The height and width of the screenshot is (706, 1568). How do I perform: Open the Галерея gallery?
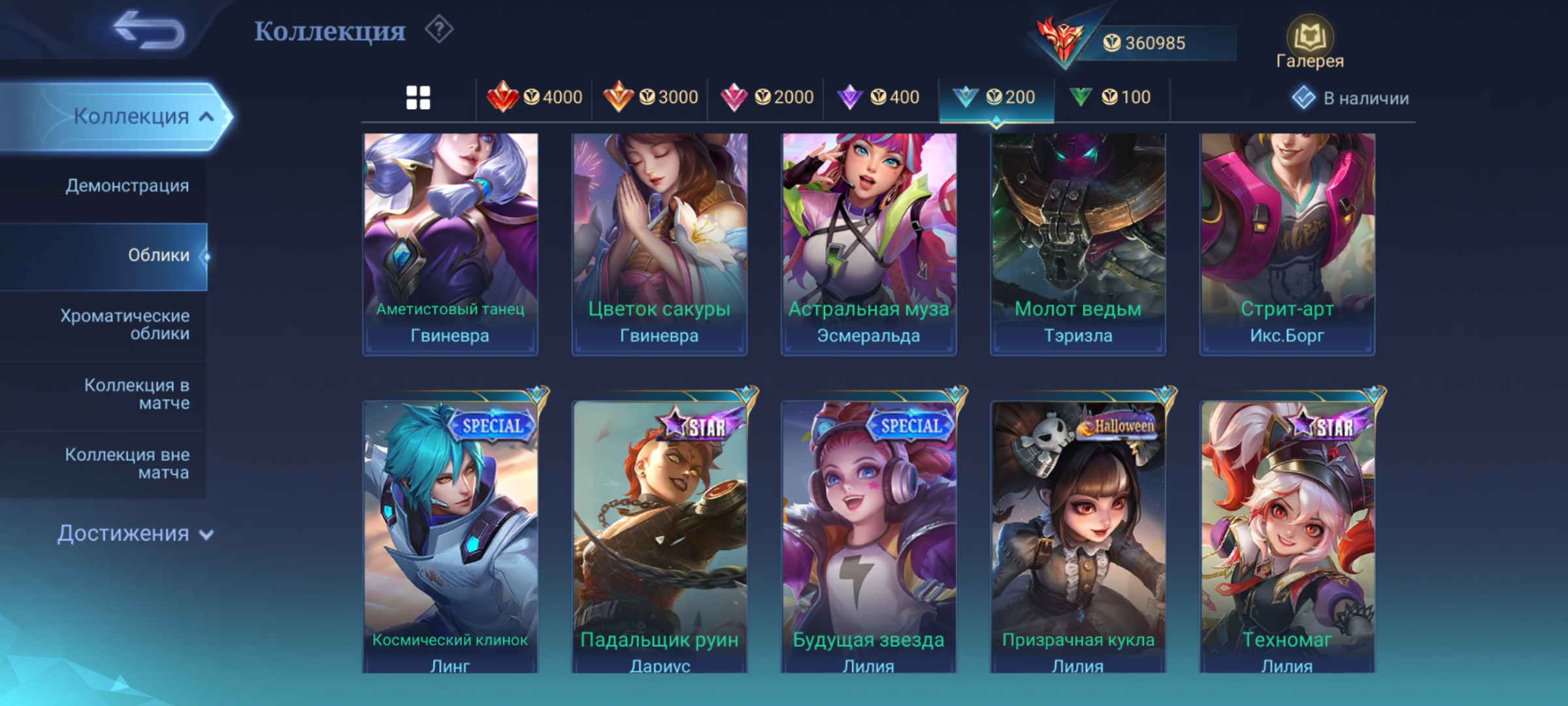click(x=1309, y=43)
